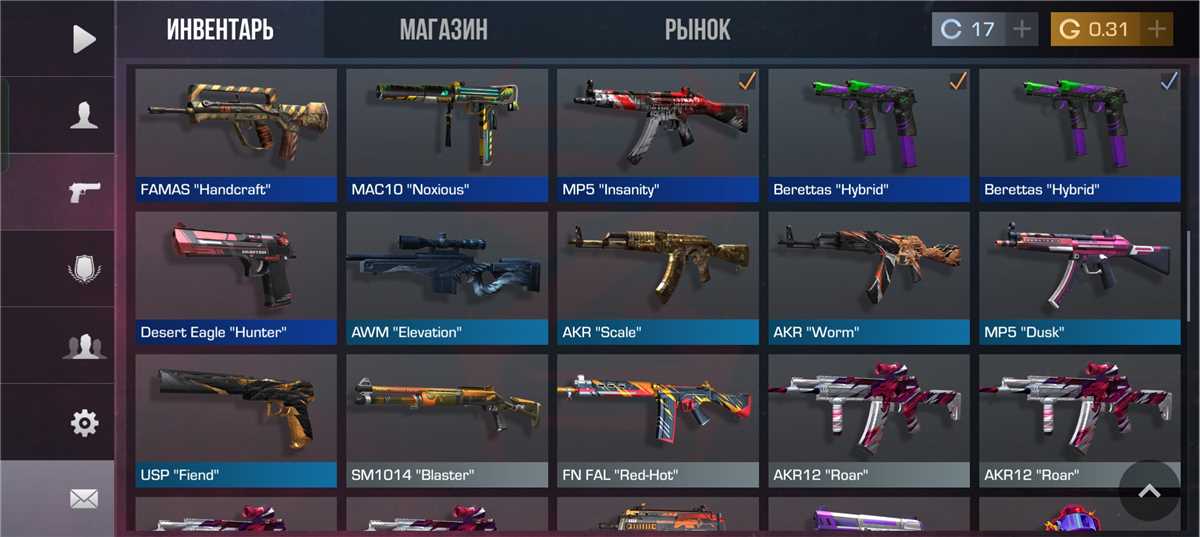Switch to the Магазин tab
1200x537 pixels.
(x=443, y=29)
